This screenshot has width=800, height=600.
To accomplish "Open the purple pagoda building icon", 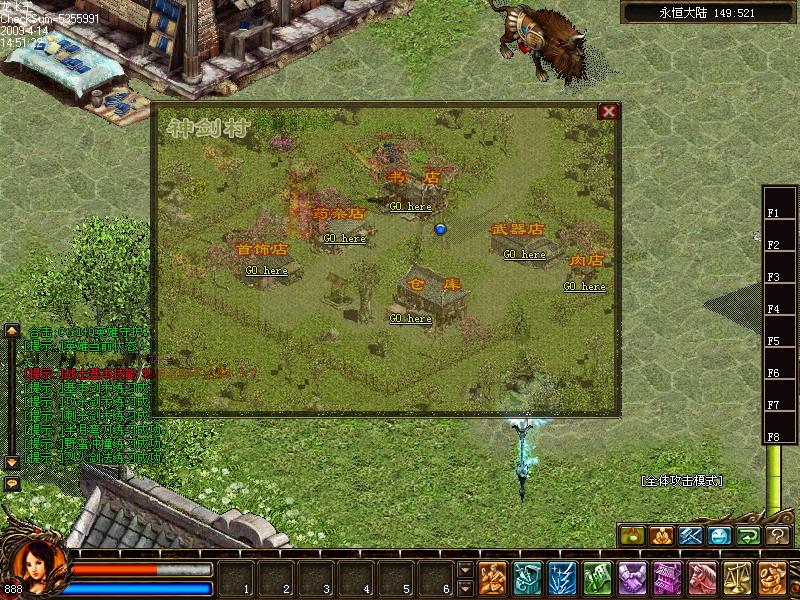I will tap(668, 578).
